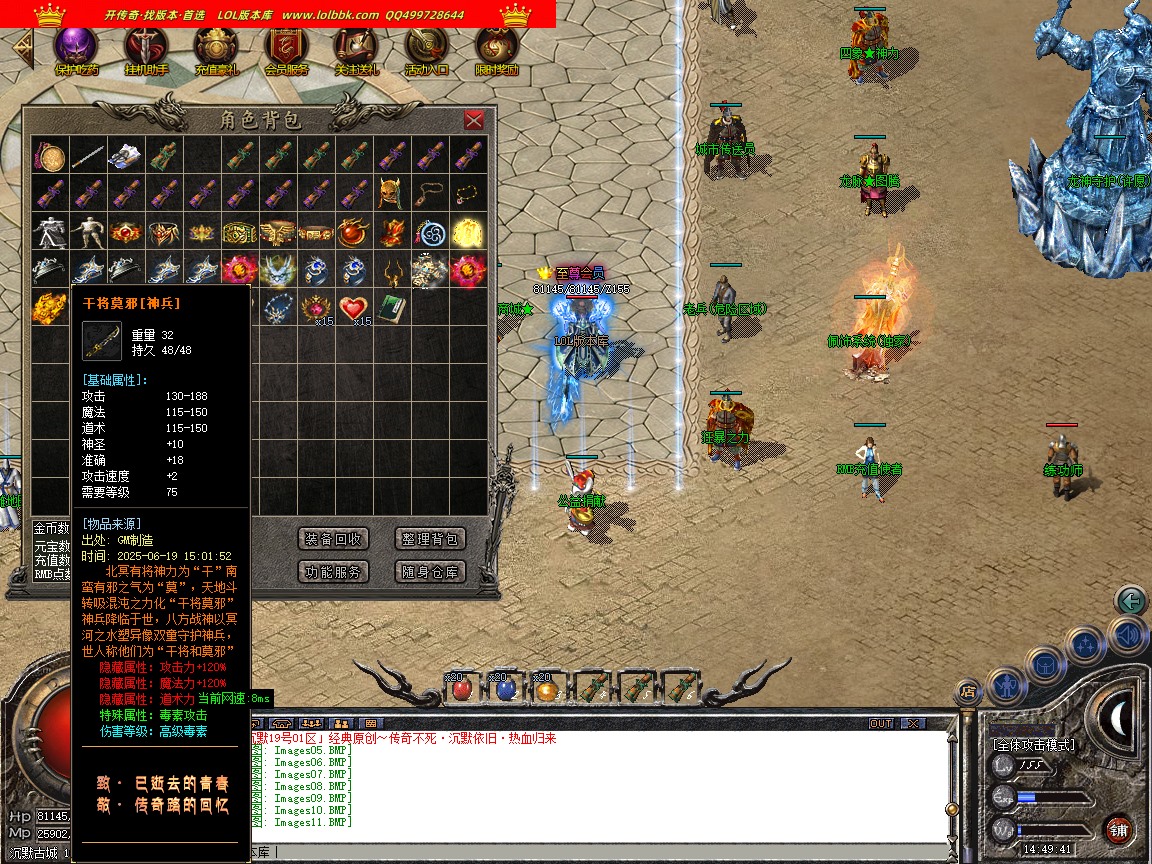
Task: Use the blue potion in the quick belt
Action: 505,688
